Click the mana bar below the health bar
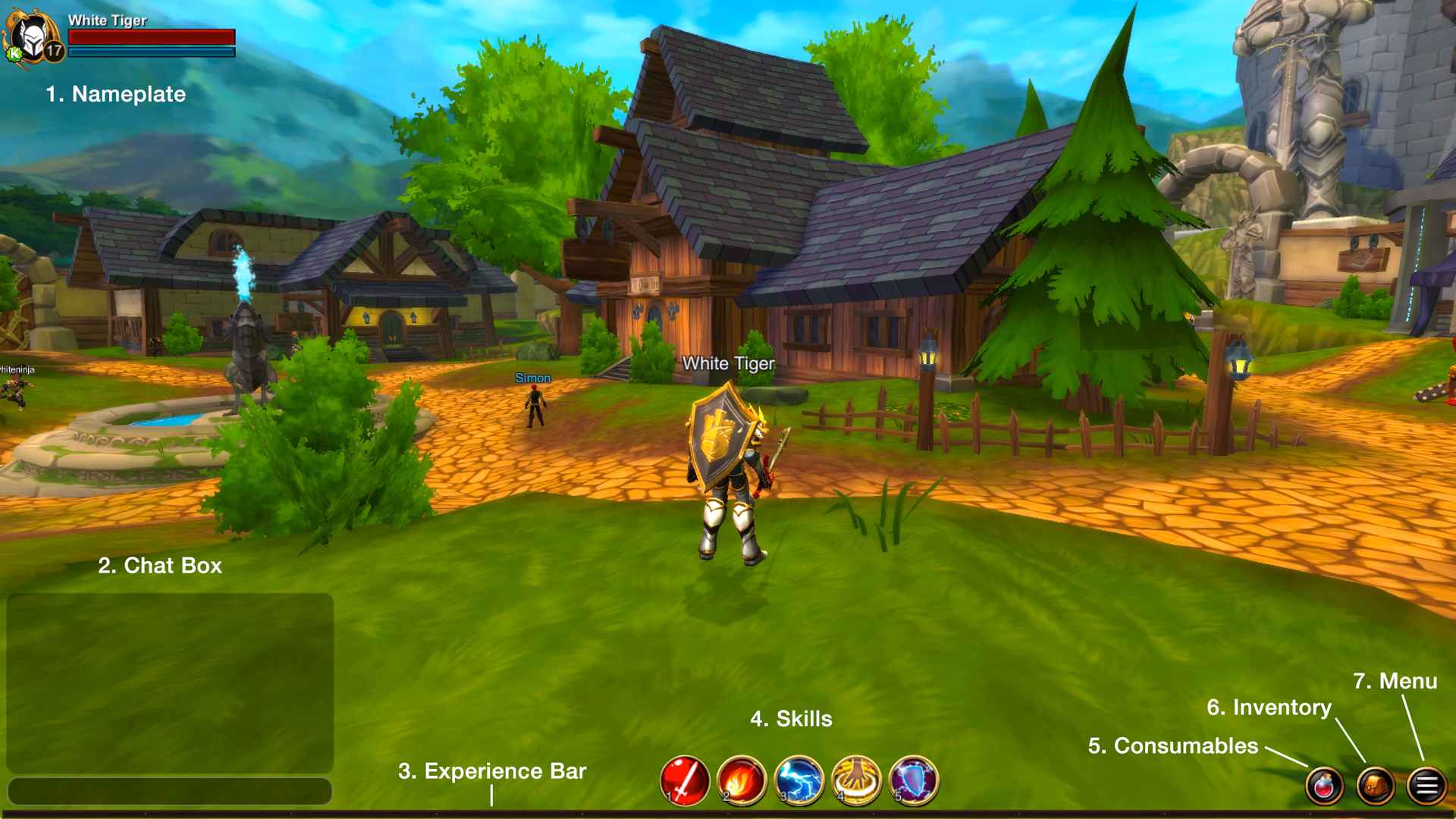This screenshot has width=1456, height=819. 152,53
